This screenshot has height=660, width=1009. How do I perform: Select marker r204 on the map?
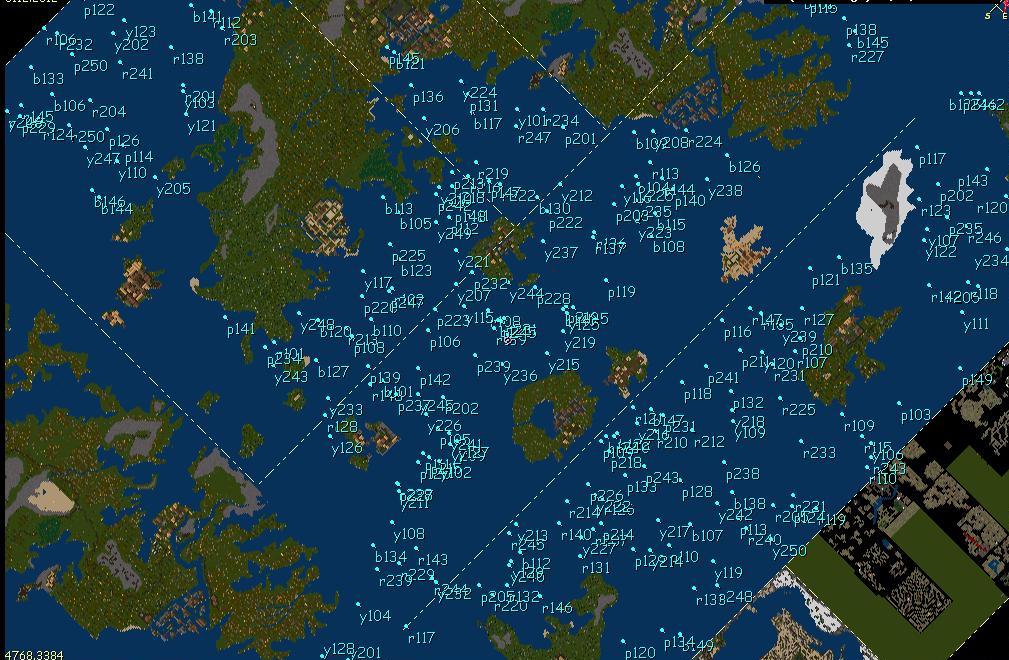[x=109, y=112]
